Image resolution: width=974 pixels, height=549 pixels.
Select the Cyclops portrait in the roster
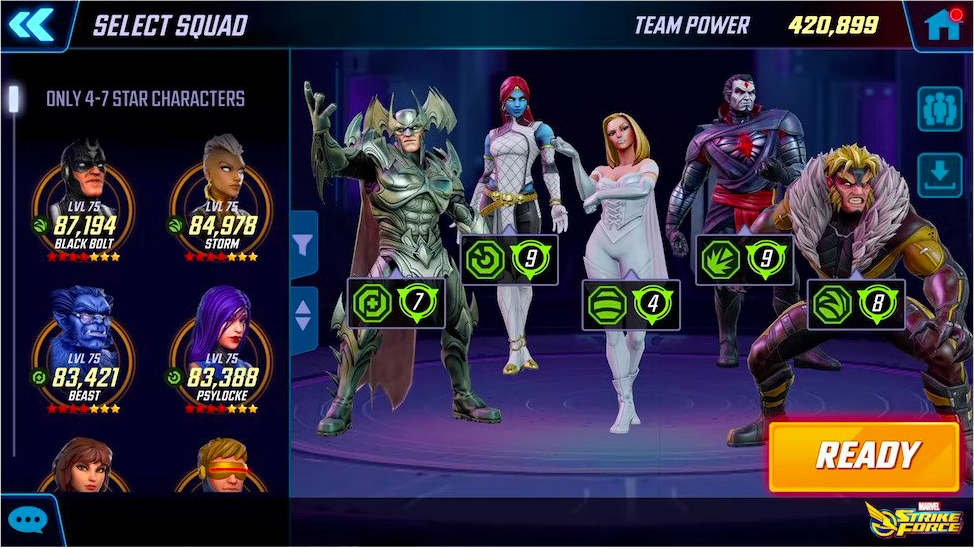tap(221, 468)
